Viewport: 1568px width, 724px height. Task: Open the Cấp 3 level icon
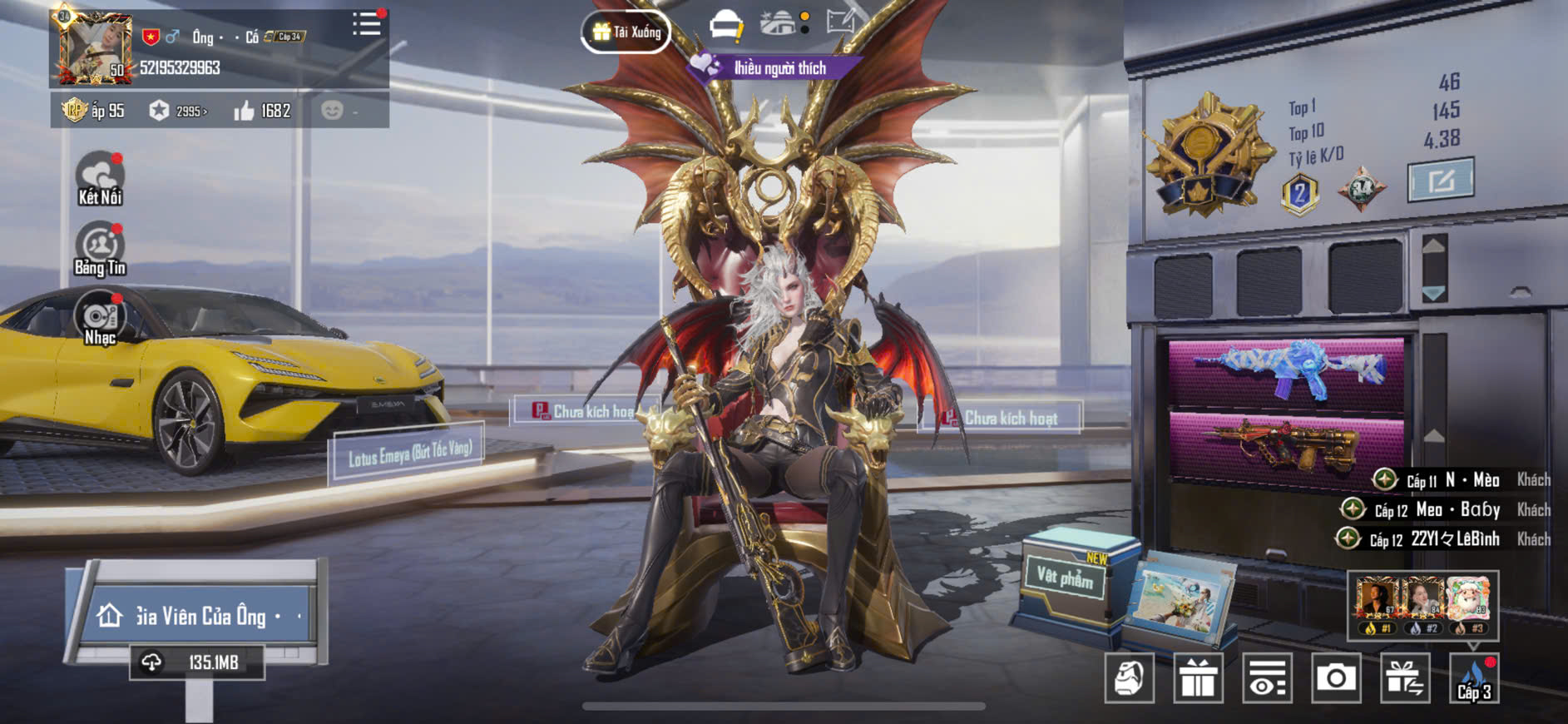pos(1474,678)
